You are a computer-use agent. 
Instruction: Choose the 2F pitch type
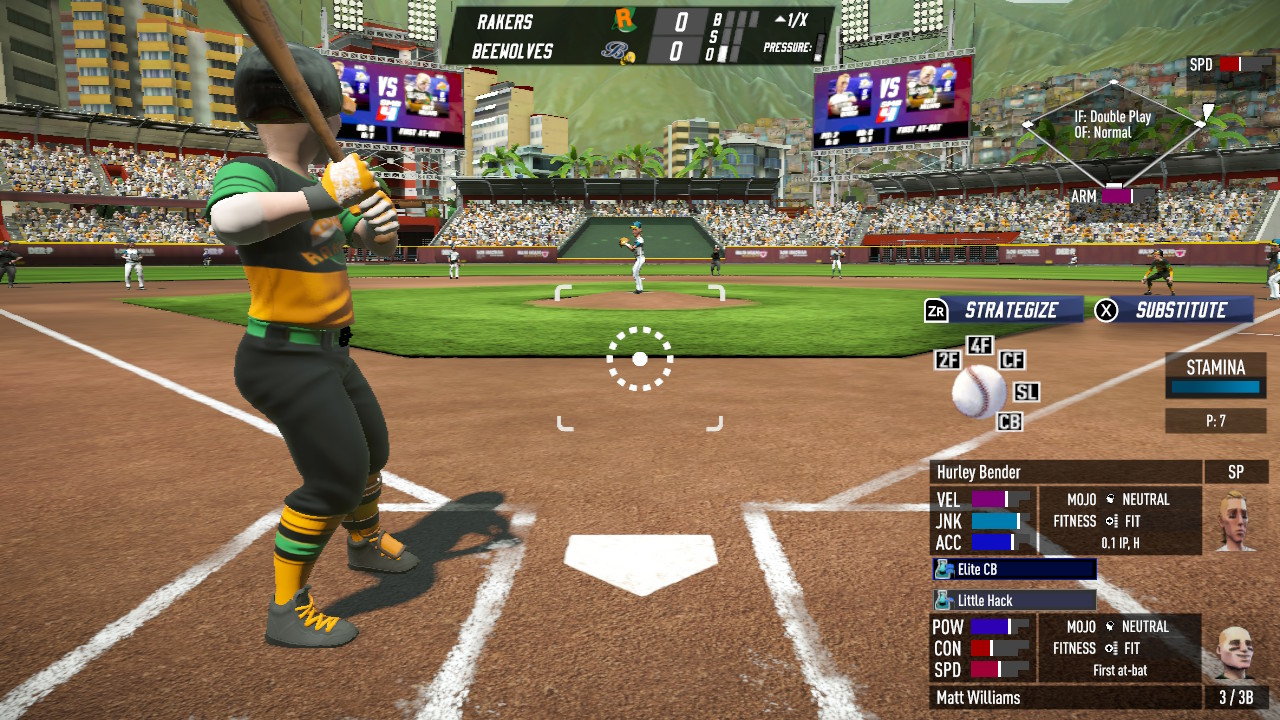tap(948, 360)
